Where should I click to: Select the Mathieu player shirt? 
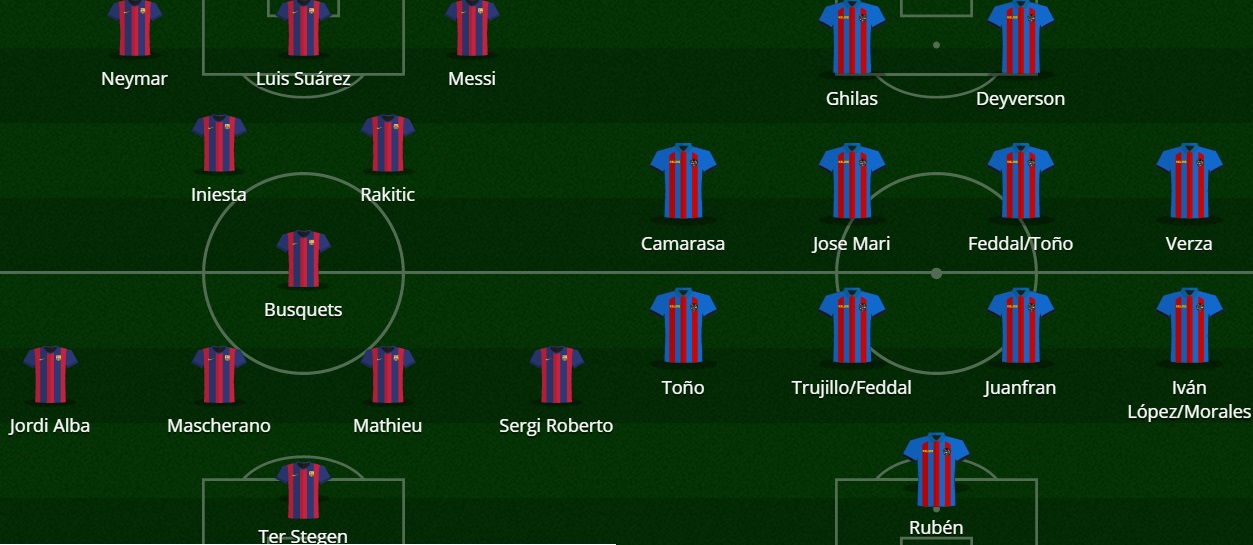click(x=388, y=375)
